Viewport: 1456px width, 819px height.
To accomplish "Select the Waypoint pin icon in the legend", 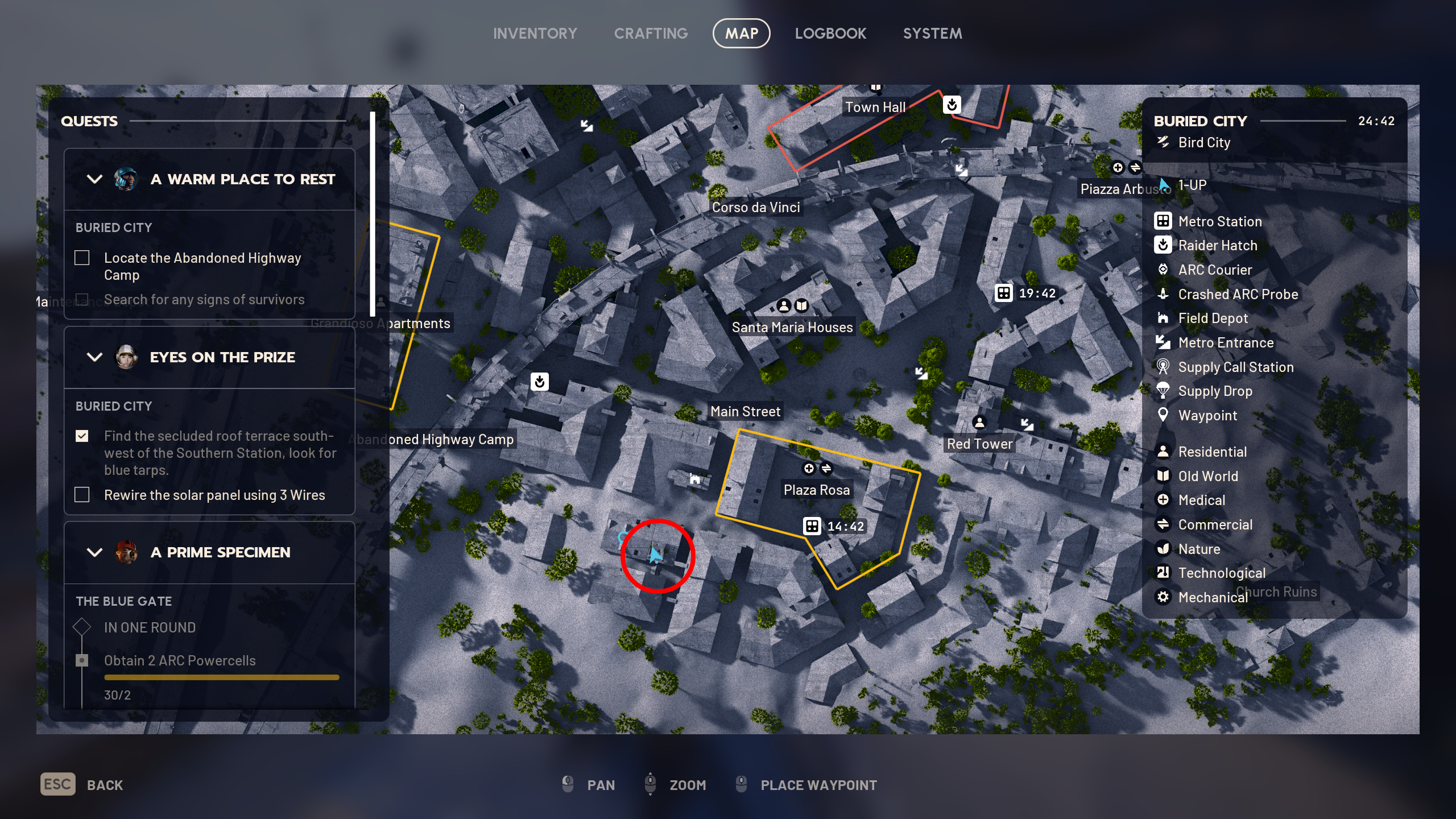I will 1163,415.
